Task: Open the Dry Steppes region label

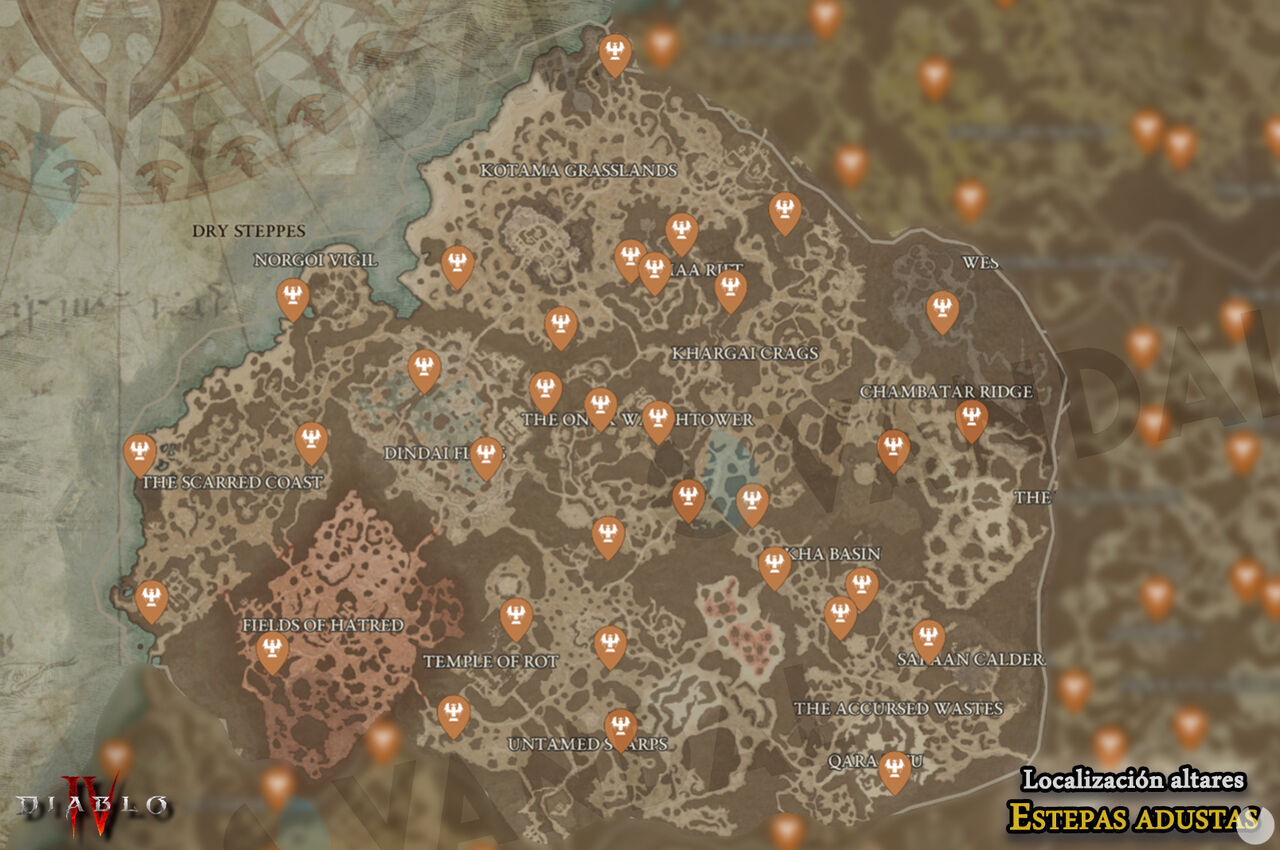Action: pyautogui.click(x=250, y=231)
